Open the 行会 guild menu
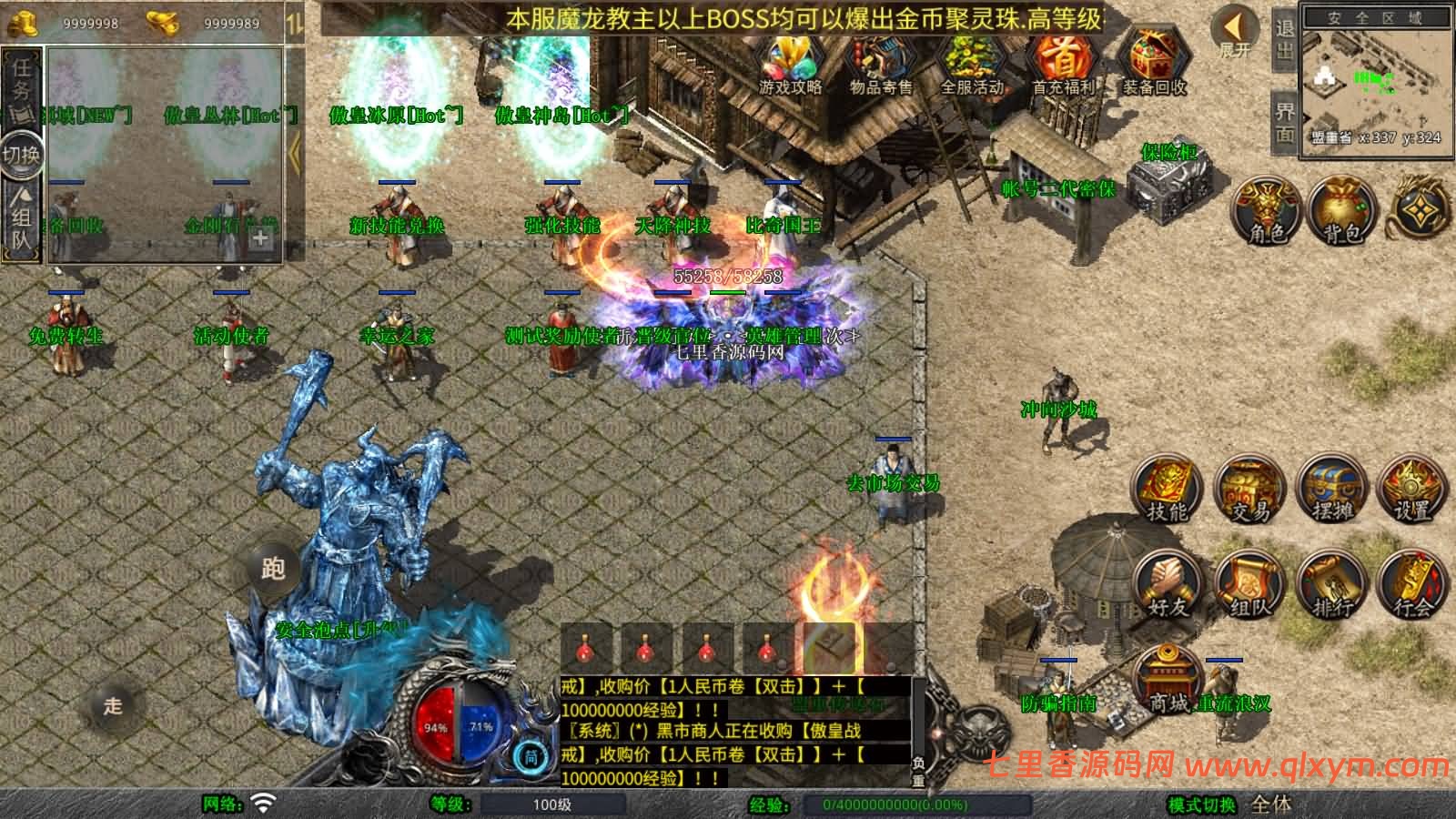The height and width of the screenshot is (819, 1456). click(1412, 584)
